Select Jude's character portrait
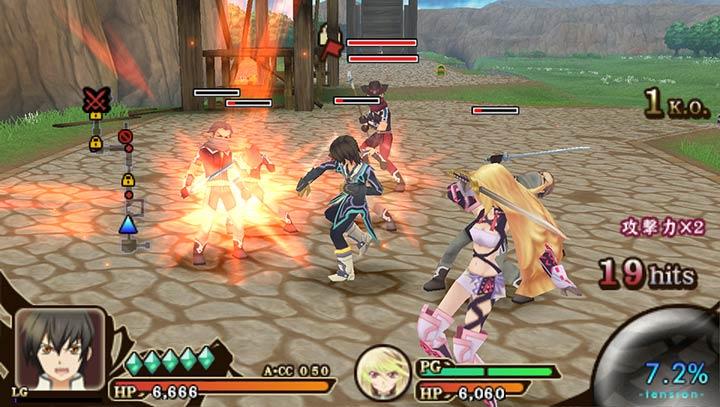 59,348
